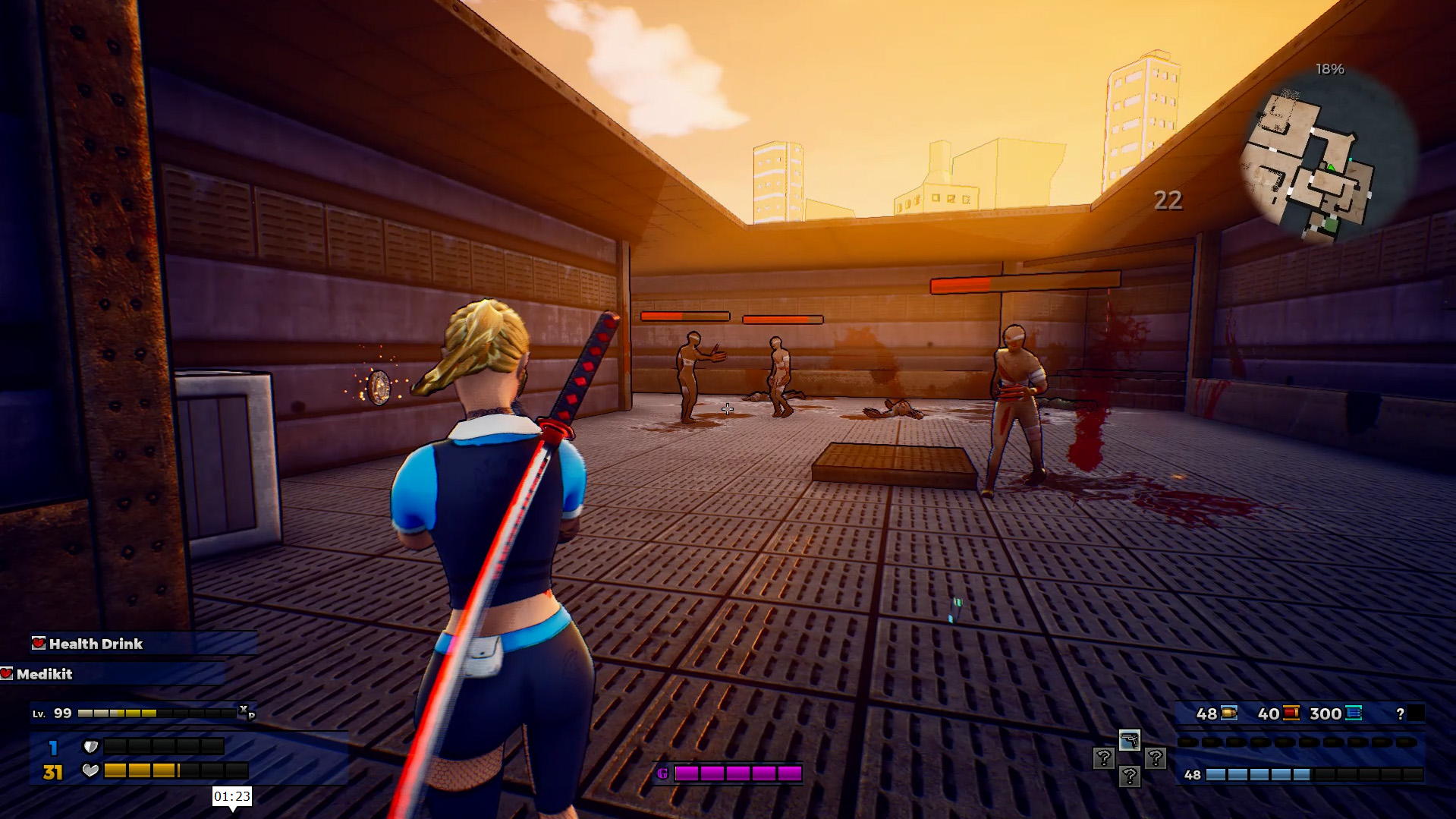The width and height of the screenshot is (1456, 819).
Task: Click the Medikit text entry
Action: pos(46,674)
